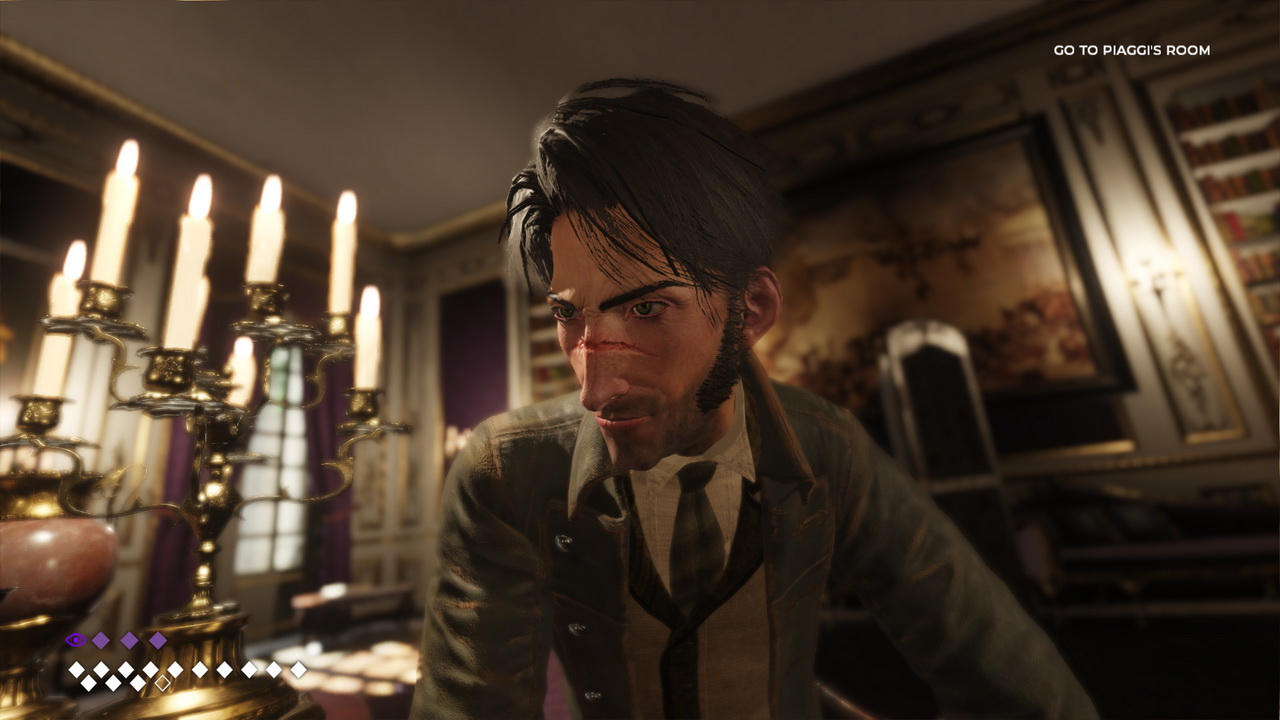Click the 'Go to Piaggi's Room' objective tracker

(1131, 50)
